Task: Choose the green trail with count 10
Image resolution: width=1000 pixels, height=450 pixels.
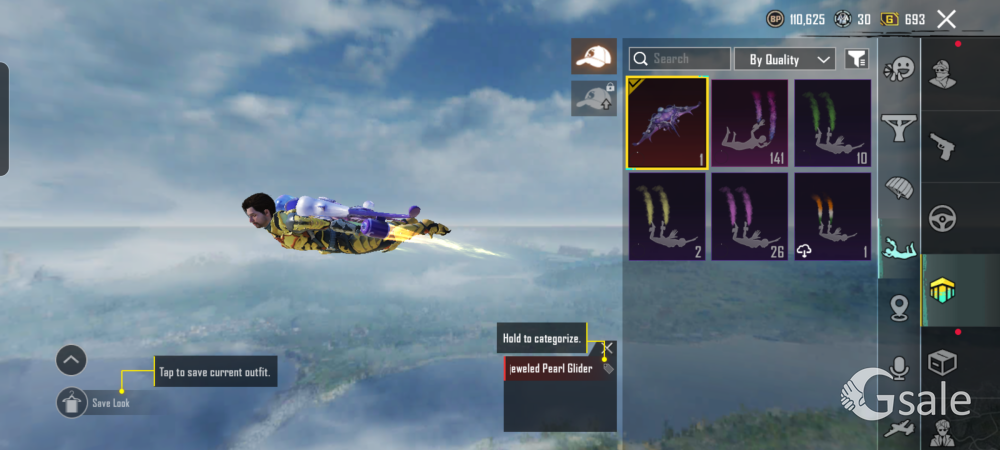Action: pos(832,123)
